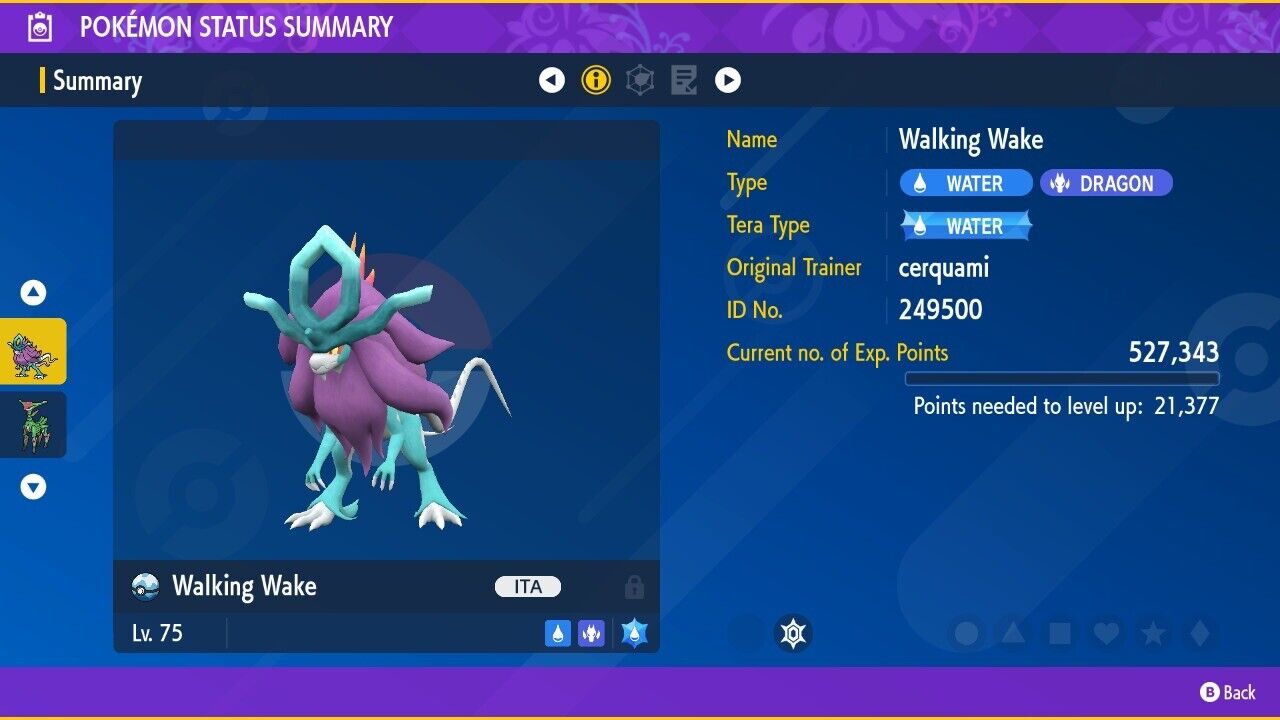Go to the previous summary page arrow
The height and width of the screenshot is (720, 1280).
pyautogui.click(x=552, y=81)
